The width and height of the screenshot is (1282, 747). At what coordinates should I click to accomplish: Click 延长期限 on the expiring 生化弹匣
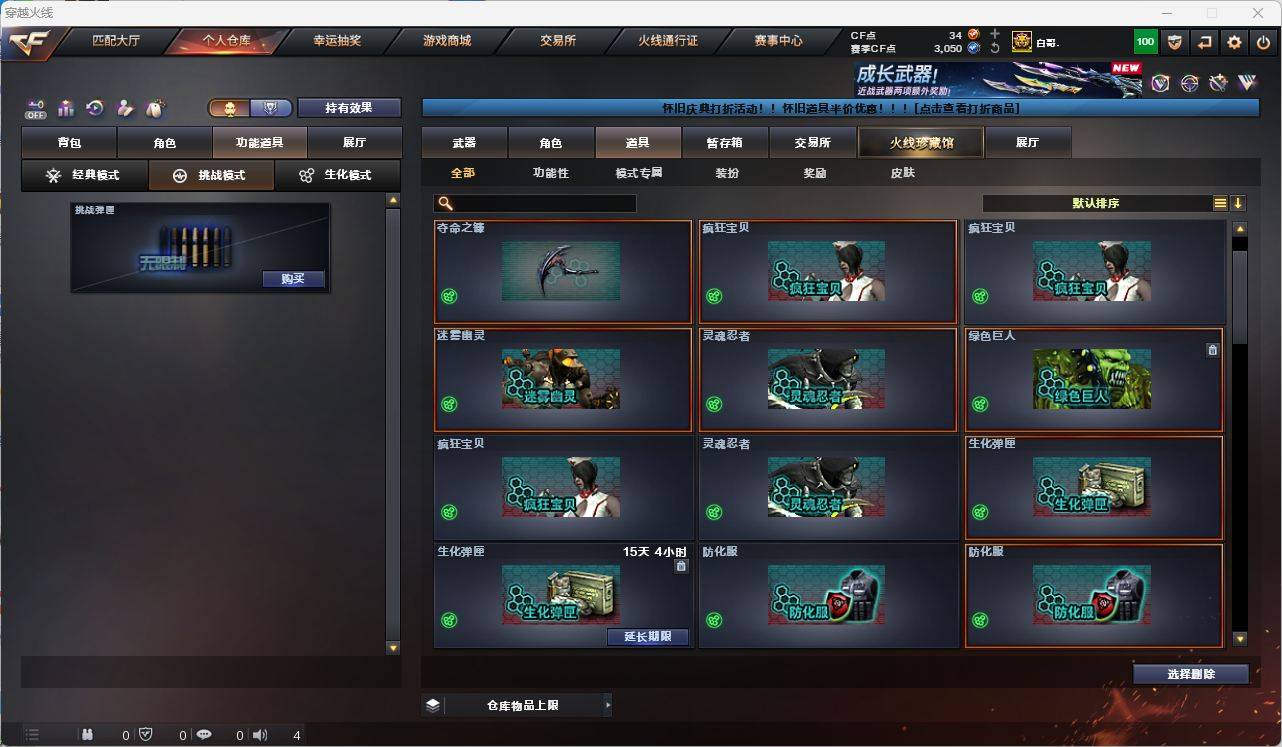coord(648,636)
